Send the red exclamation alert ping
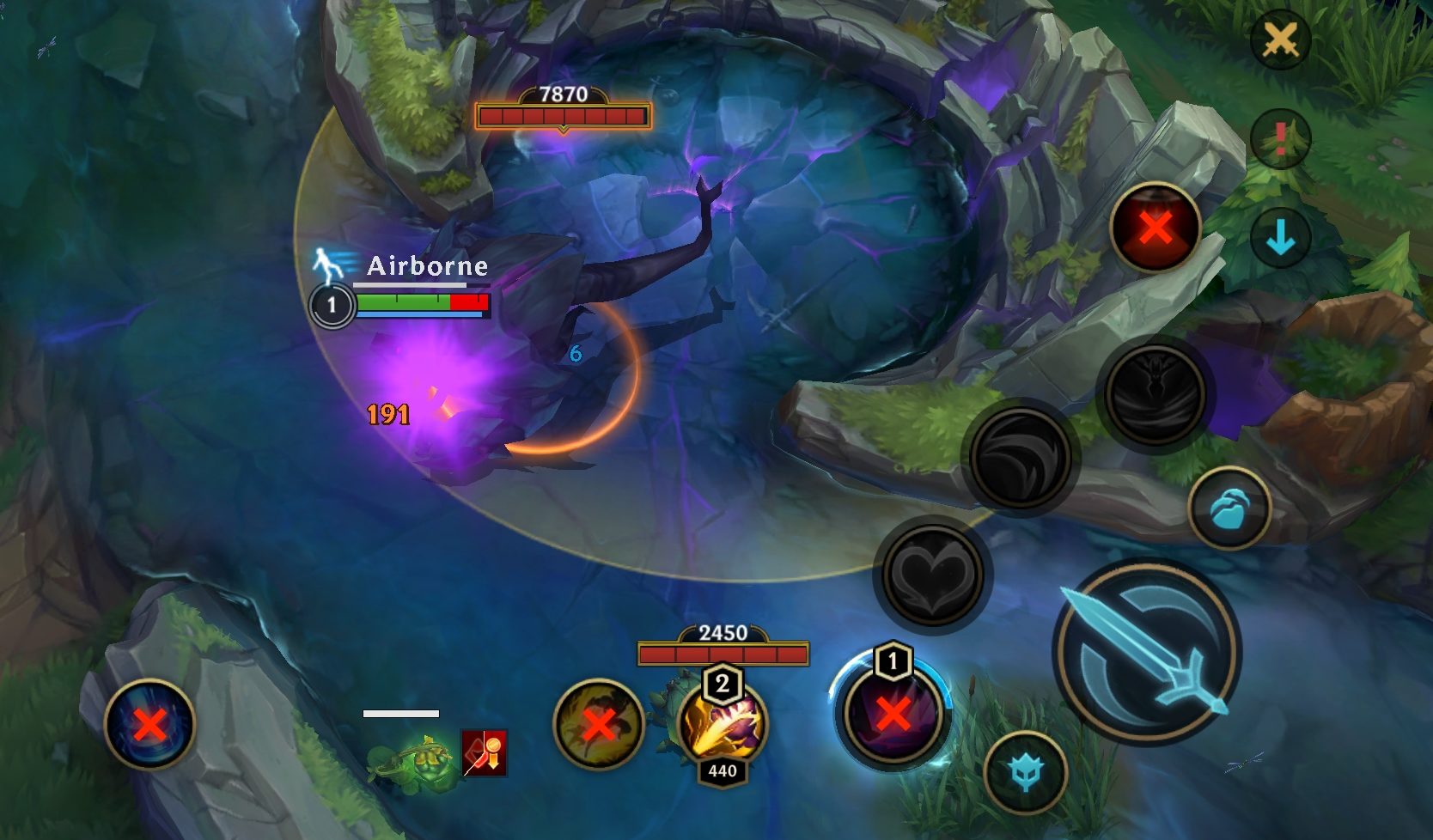Viewport: 1433px width, 840px height. 1280,137
